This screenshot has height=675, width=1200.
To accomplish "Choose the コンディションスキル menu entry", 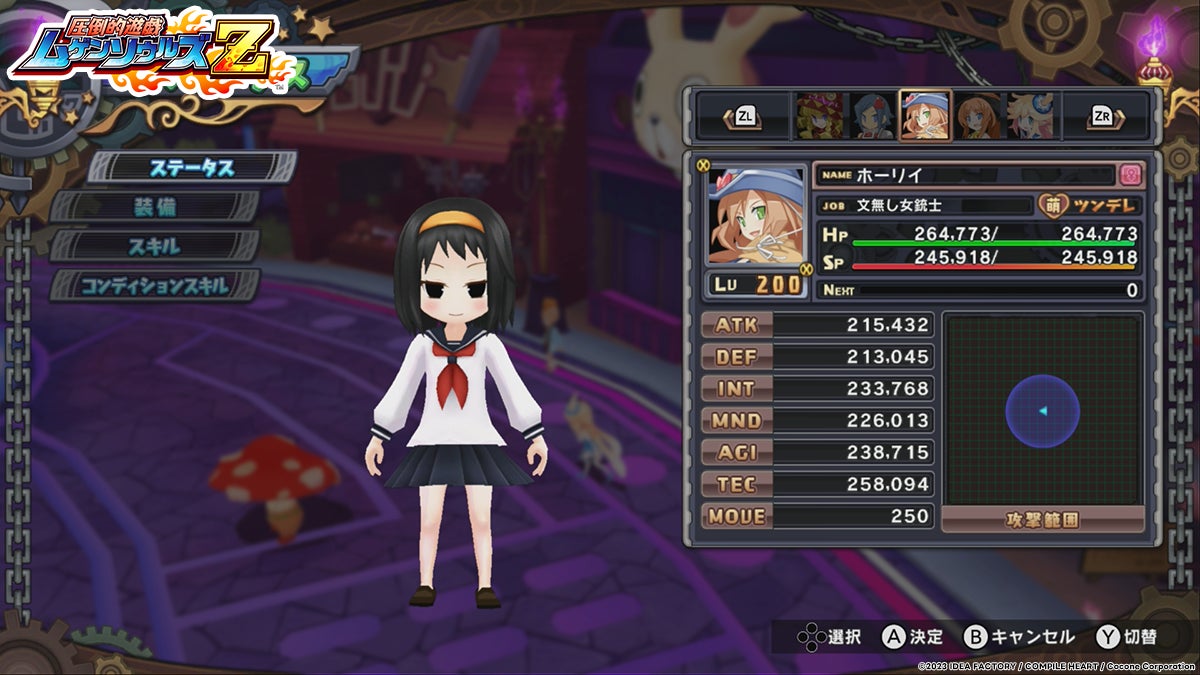I will pos(155,285).
